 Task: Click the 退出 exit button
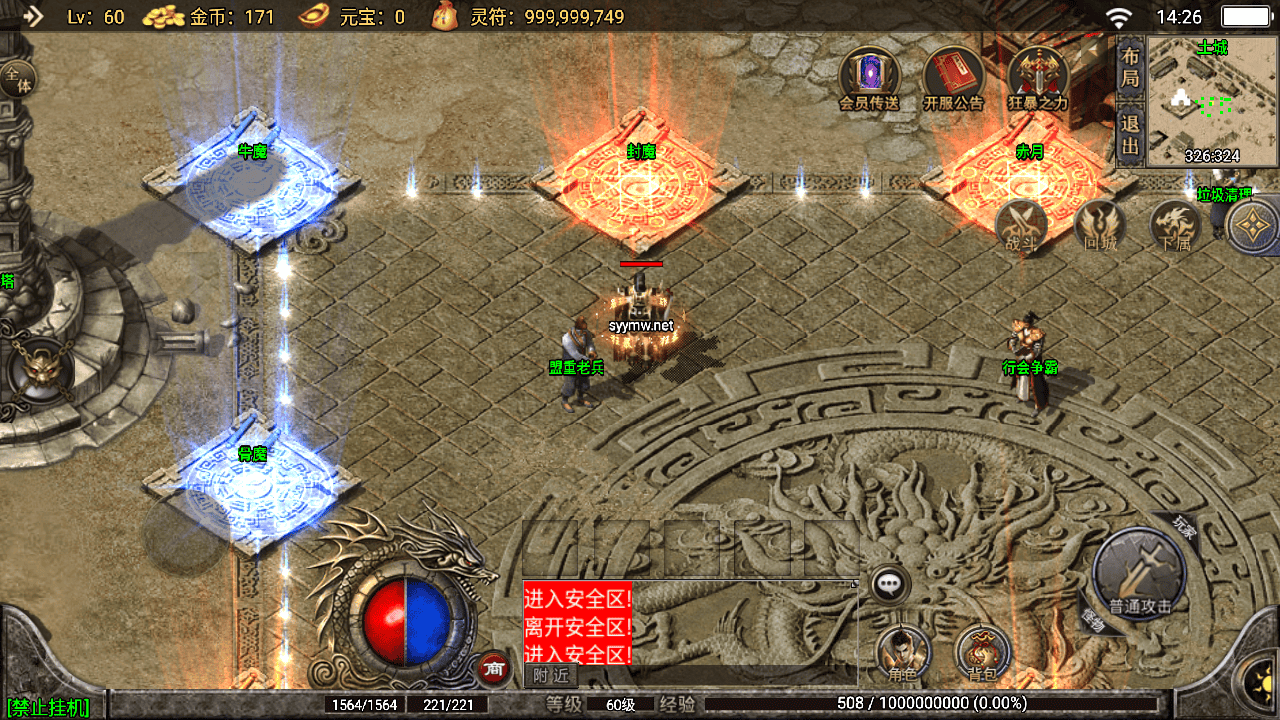click(1130, 136)
